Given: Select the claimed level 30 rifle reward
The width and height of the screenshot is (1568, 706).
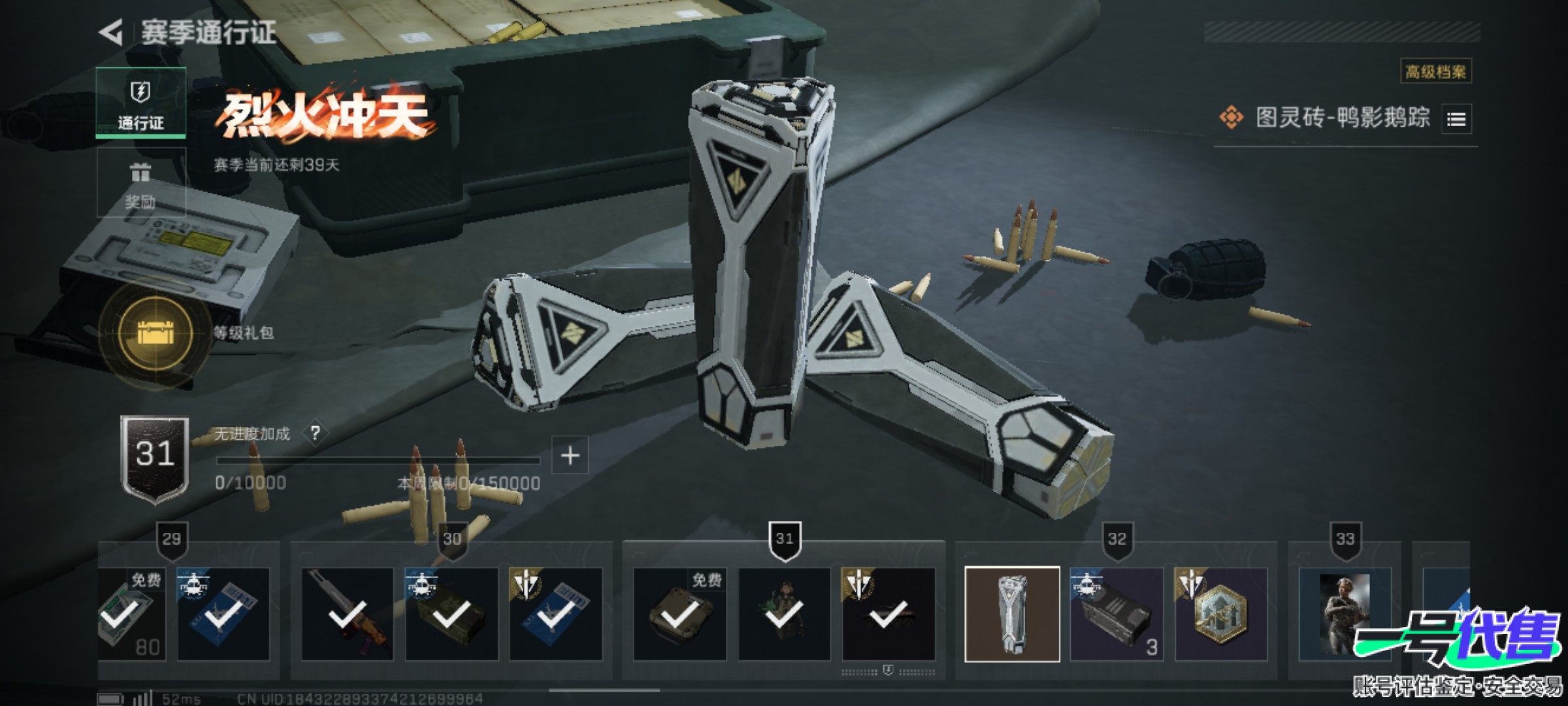Looking at the screenshot, I should pos(348,614).
